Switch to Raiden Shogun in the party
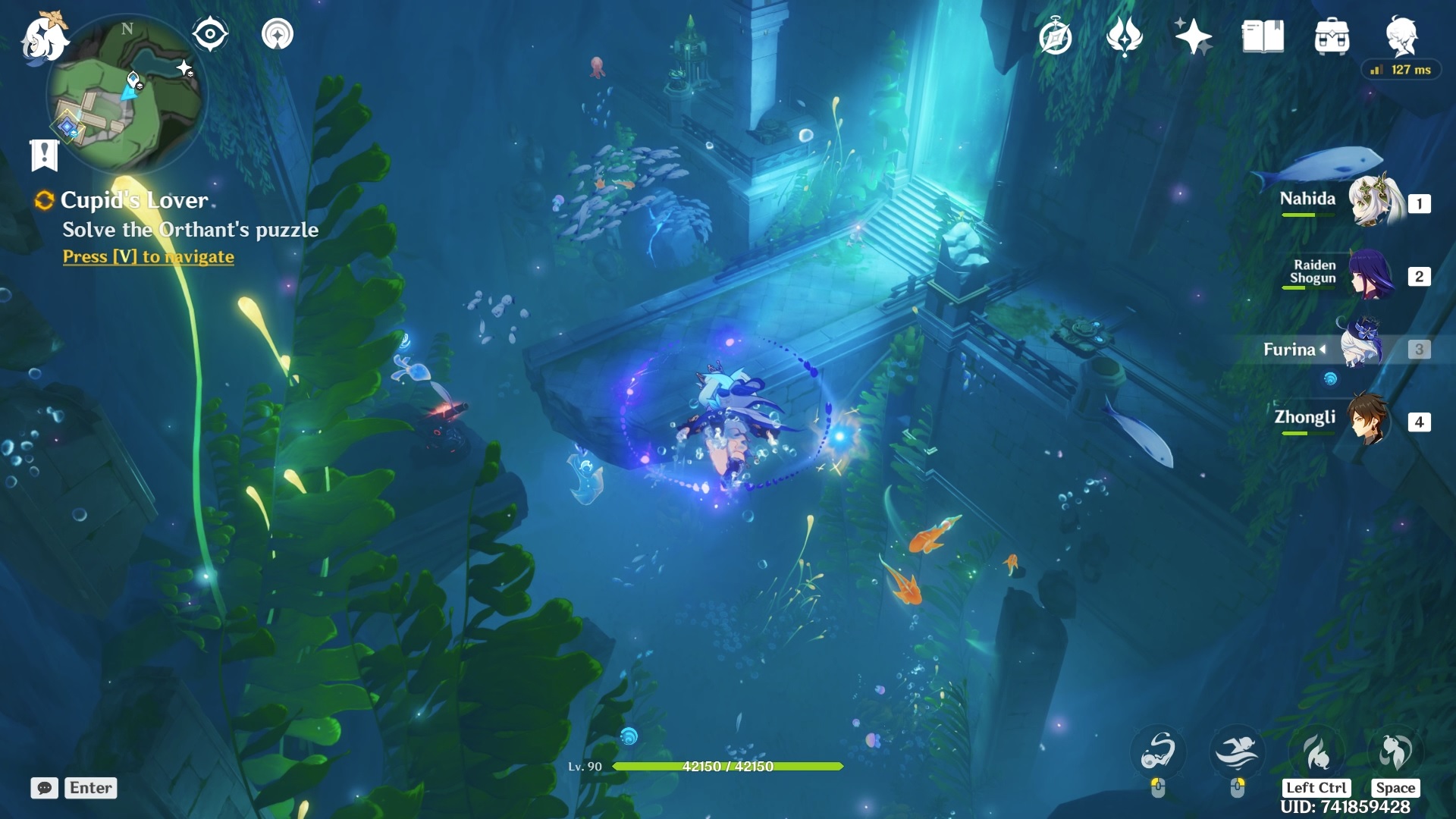This screenshot has height=819, width=1456. click(x=1370, y=274)
